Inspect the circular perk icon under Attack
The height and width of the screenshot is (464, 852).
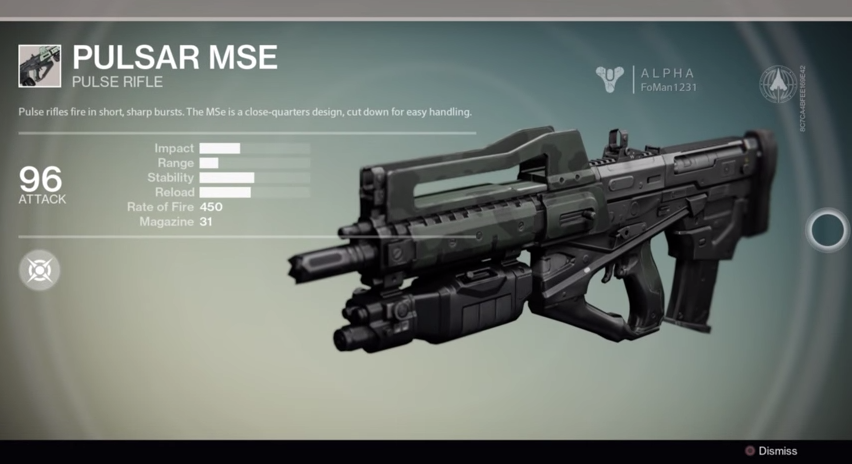(39, 270)
